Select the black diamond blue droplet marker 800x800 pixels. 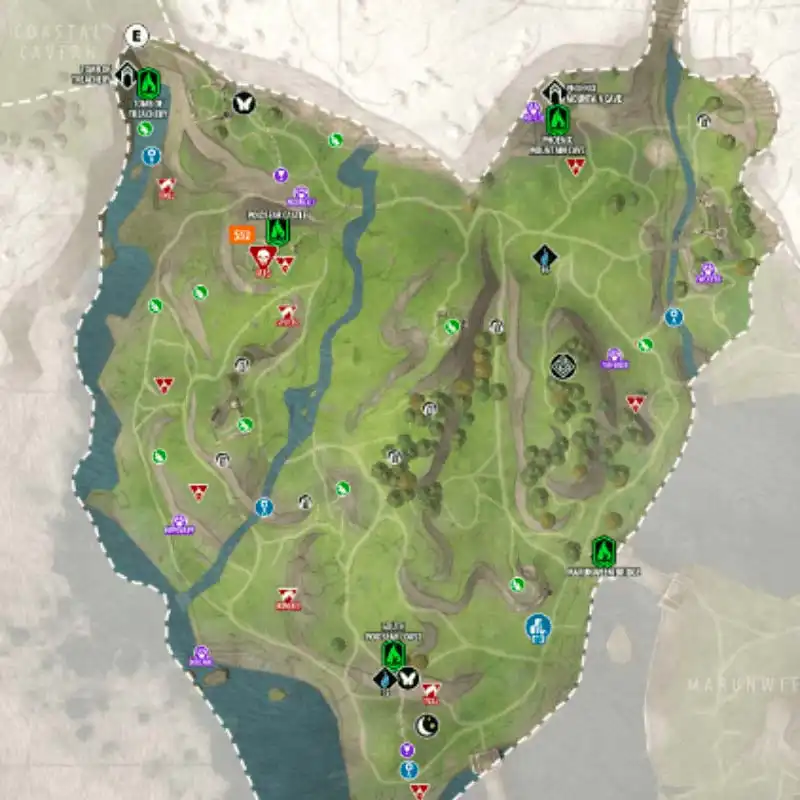tap(383, 679)
